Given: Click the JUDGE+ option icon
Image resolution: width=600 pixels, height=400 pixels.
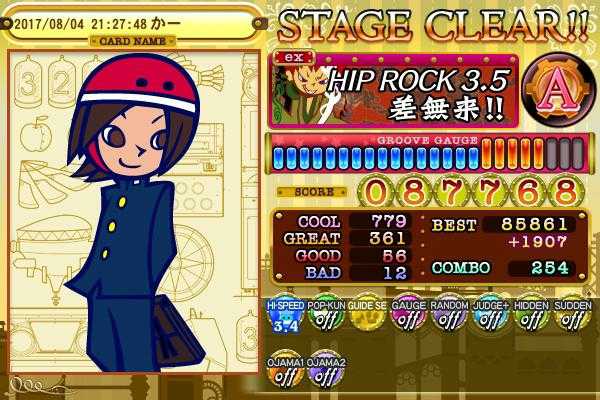Looking at the screenshot, I should (487, 318).
